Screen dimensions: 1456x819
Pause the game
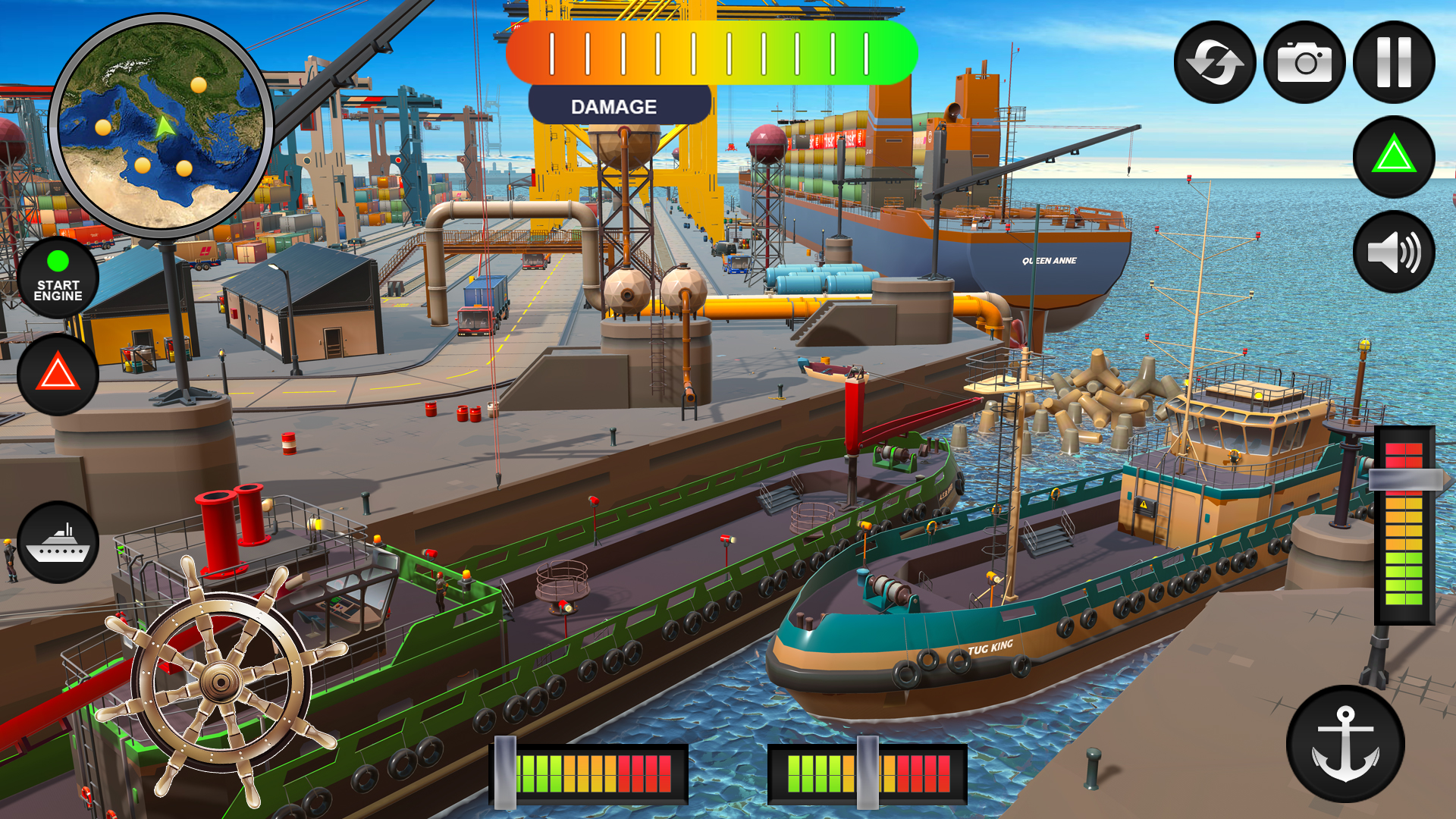1394,63
